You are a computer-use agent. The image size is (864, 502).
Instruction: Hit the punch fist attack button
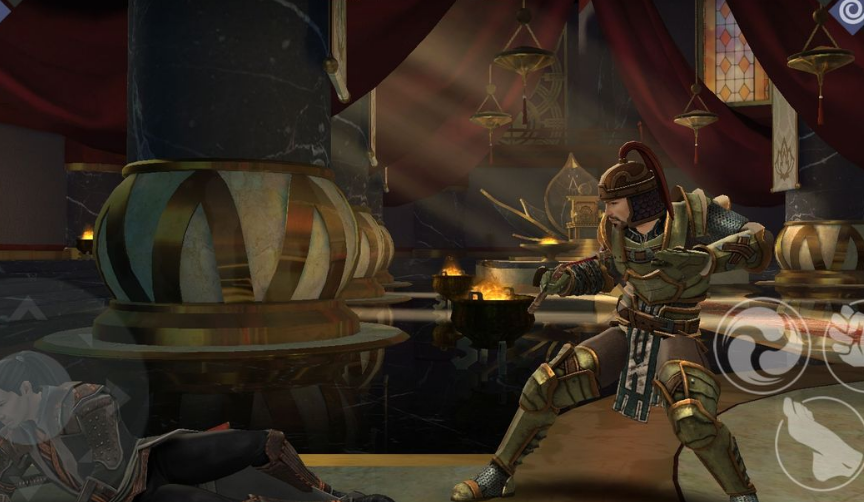pyautogui.click(x=847, y=335)
